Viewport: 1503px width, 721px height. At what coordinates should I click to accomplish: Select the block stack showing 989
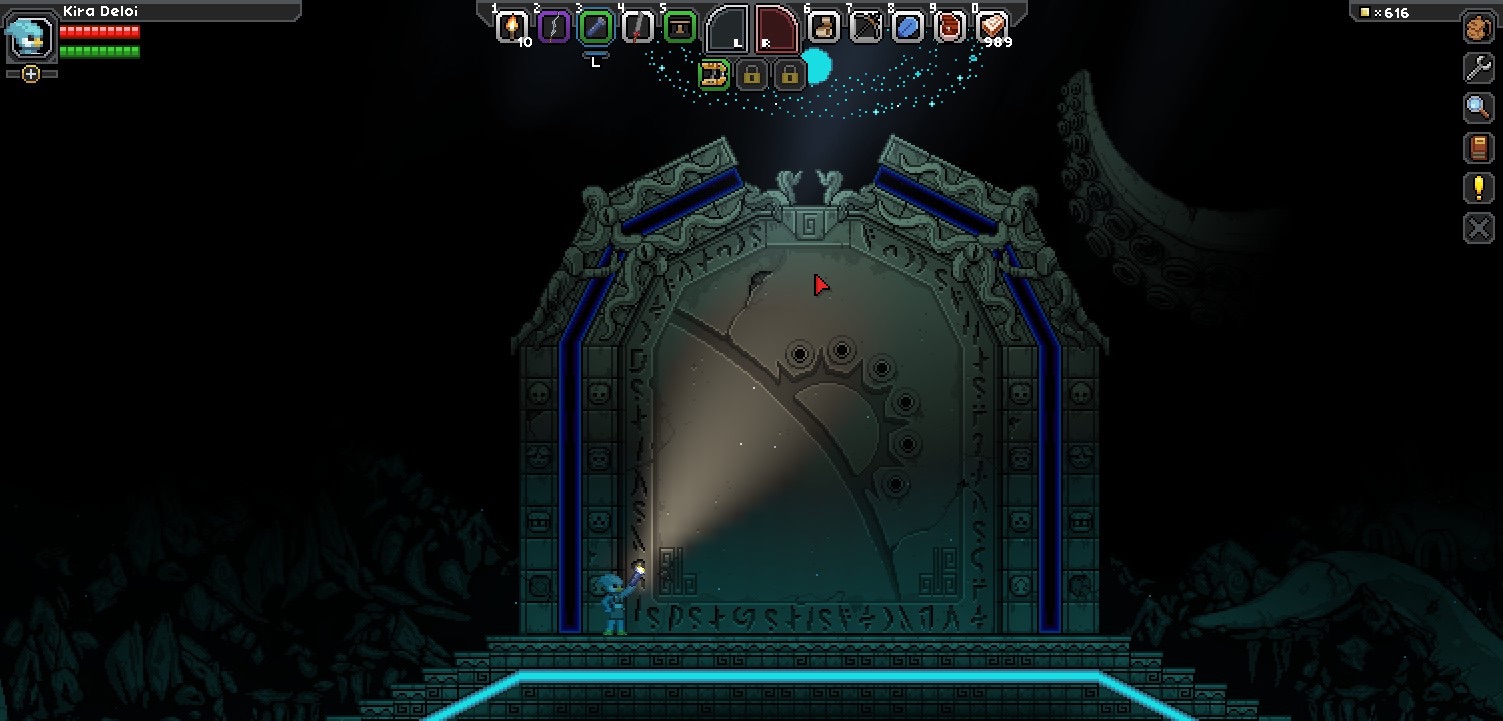pyautogui.click(x=992, y=26)
